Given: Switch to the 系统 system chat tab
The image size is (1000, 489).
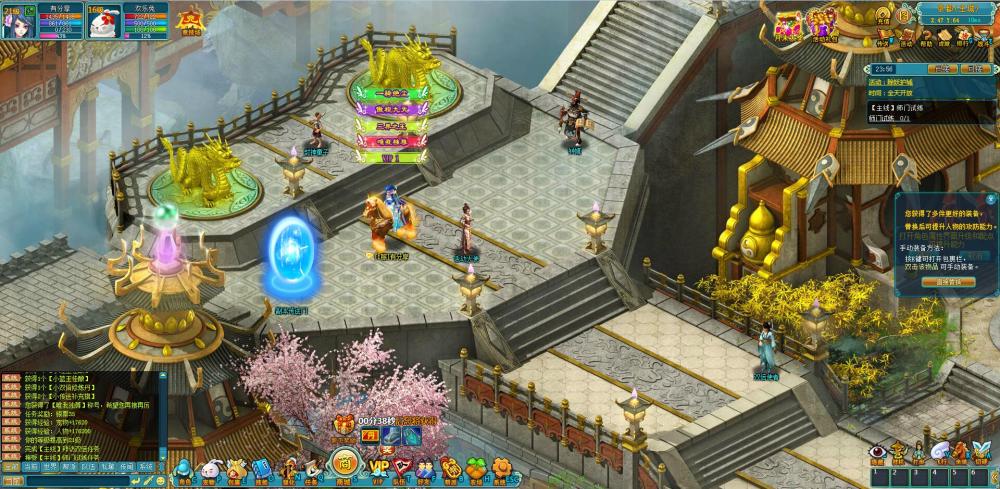Looking at the screenshot, I should click(146, 467).
